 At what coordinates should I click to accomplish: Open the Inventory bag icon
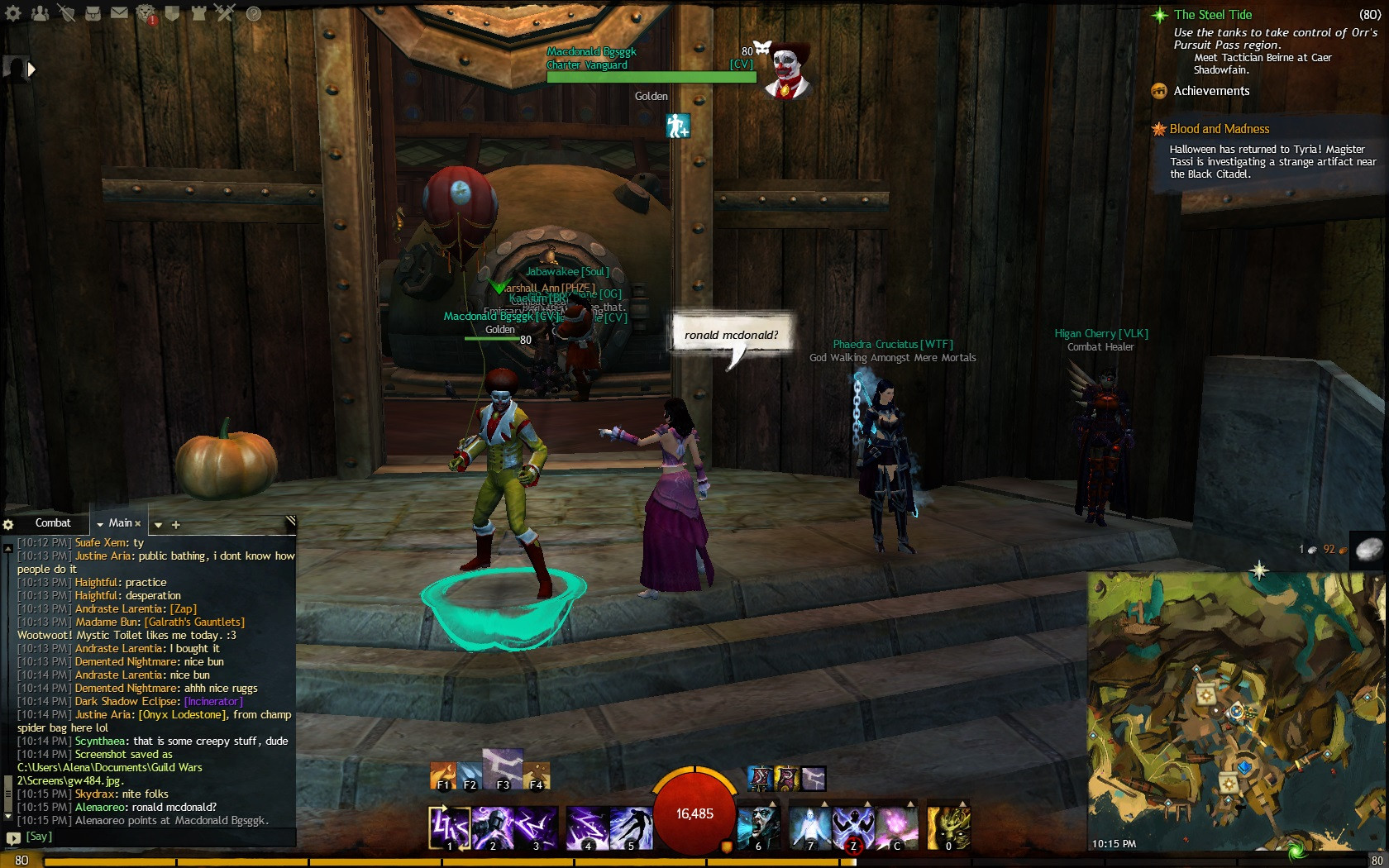click(x=93, y=13)
